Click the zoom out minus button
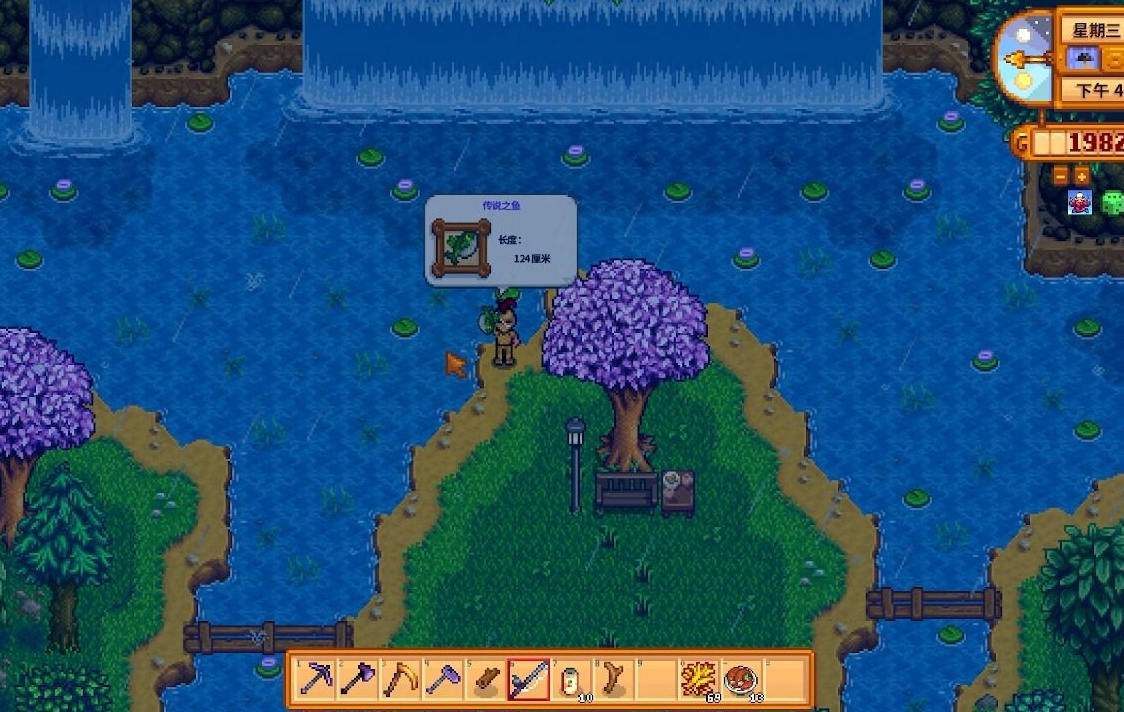This screenshot has height=712, width=1124. pos(1061,177)
